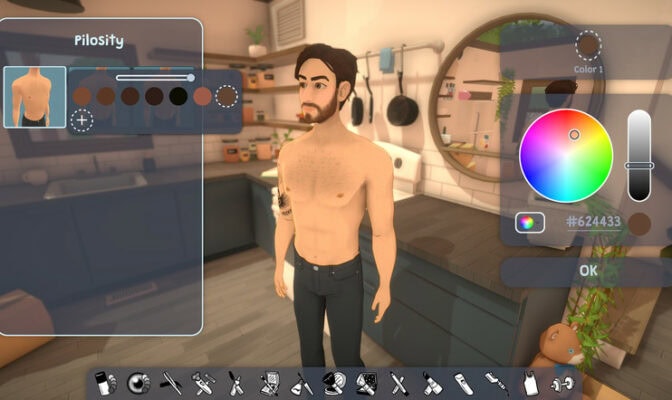Viewport: 672px width, 400px height.
Task: Open the eye customization category
Action: 137,382
